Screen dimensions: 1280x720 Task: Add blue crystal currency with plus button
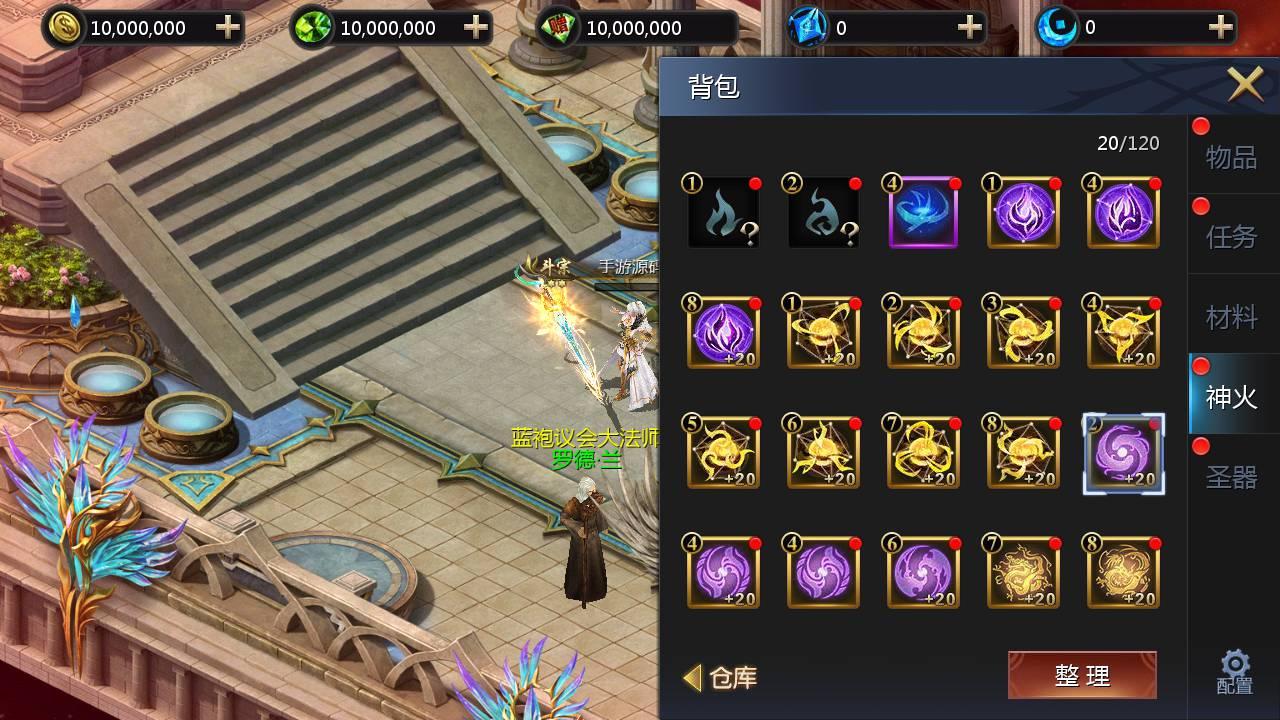coord(969,28)
